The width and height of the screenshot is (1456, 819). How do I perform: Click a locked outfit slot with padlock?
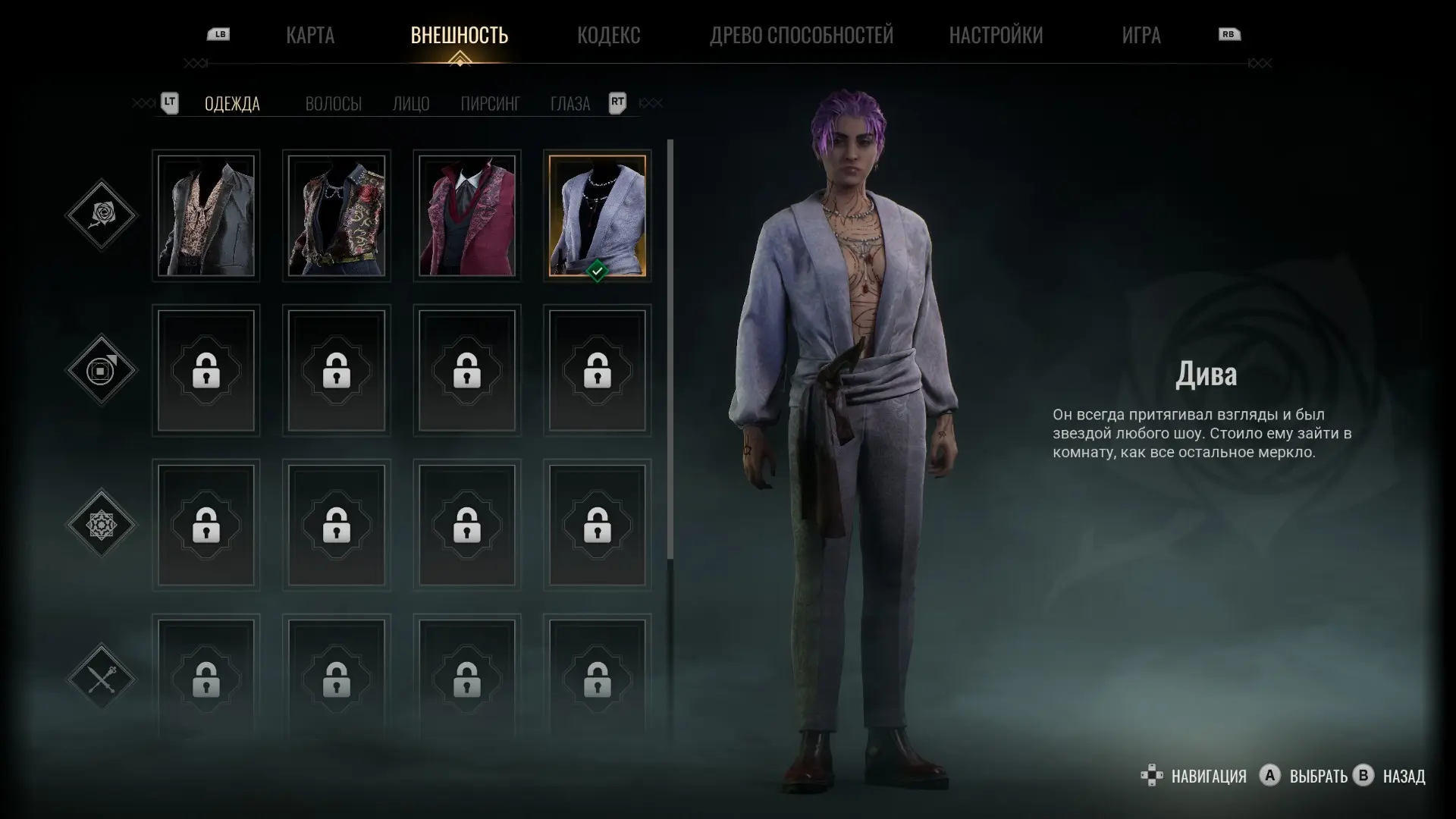(206, 372)
